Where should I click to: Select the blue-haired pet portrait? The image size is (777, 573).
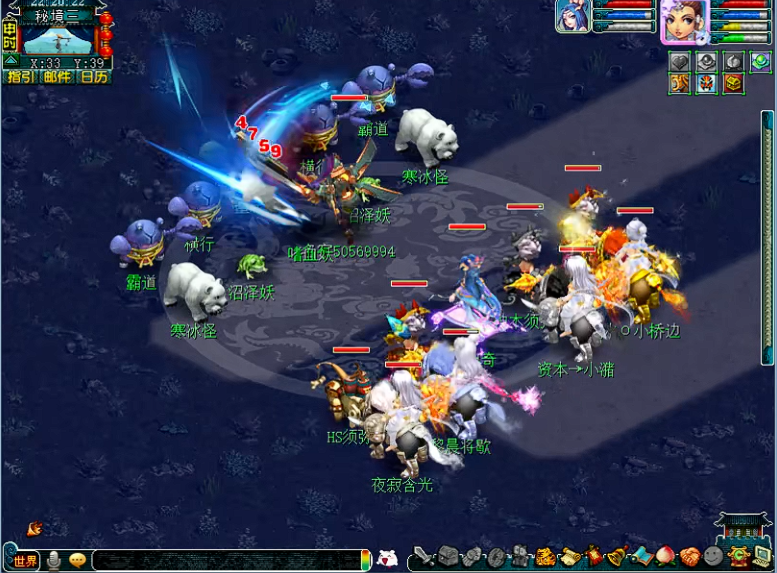coord(573,17)
